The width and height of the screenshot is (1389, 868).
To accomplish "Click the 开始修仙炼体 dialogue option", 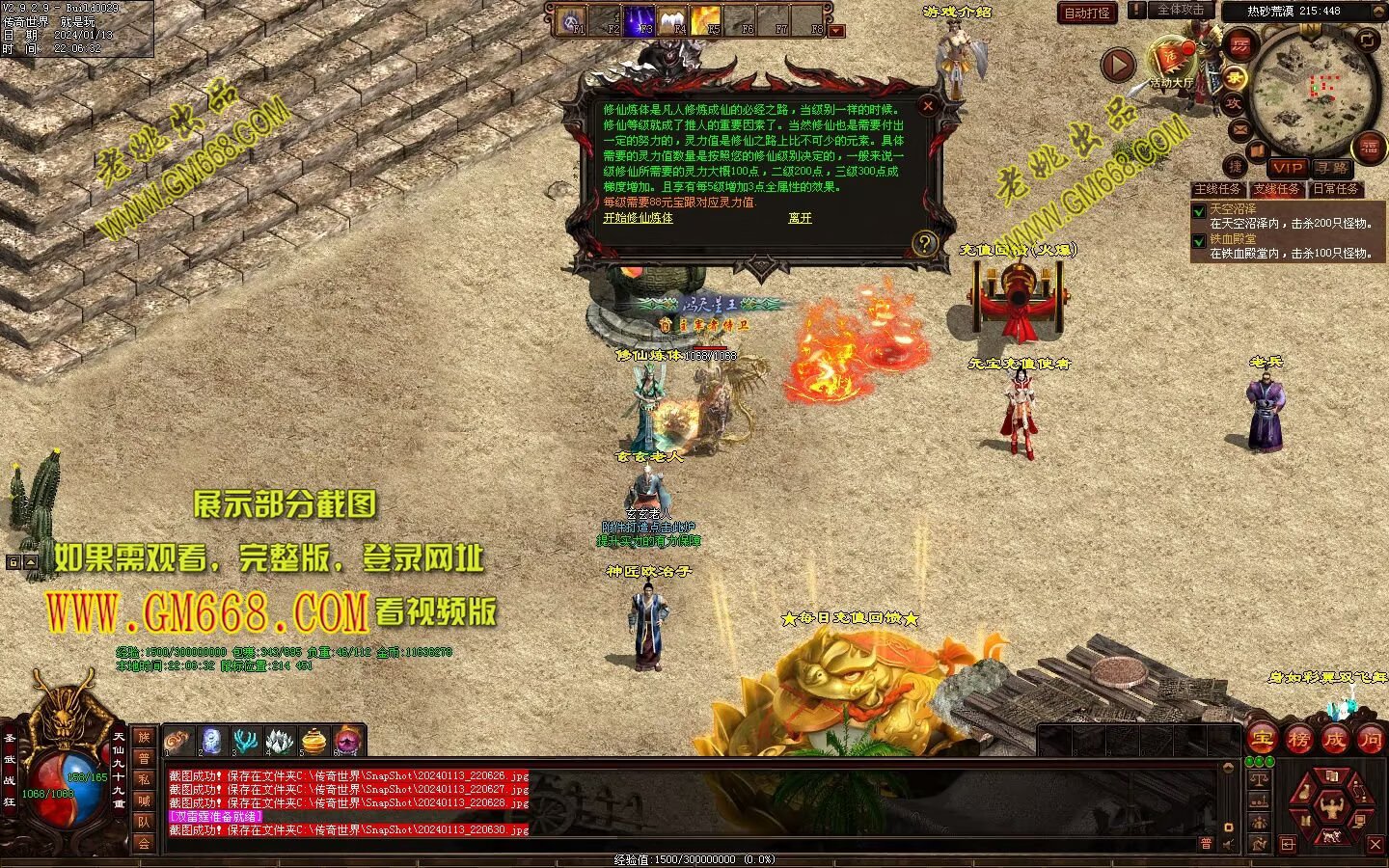I will [638, 218].
